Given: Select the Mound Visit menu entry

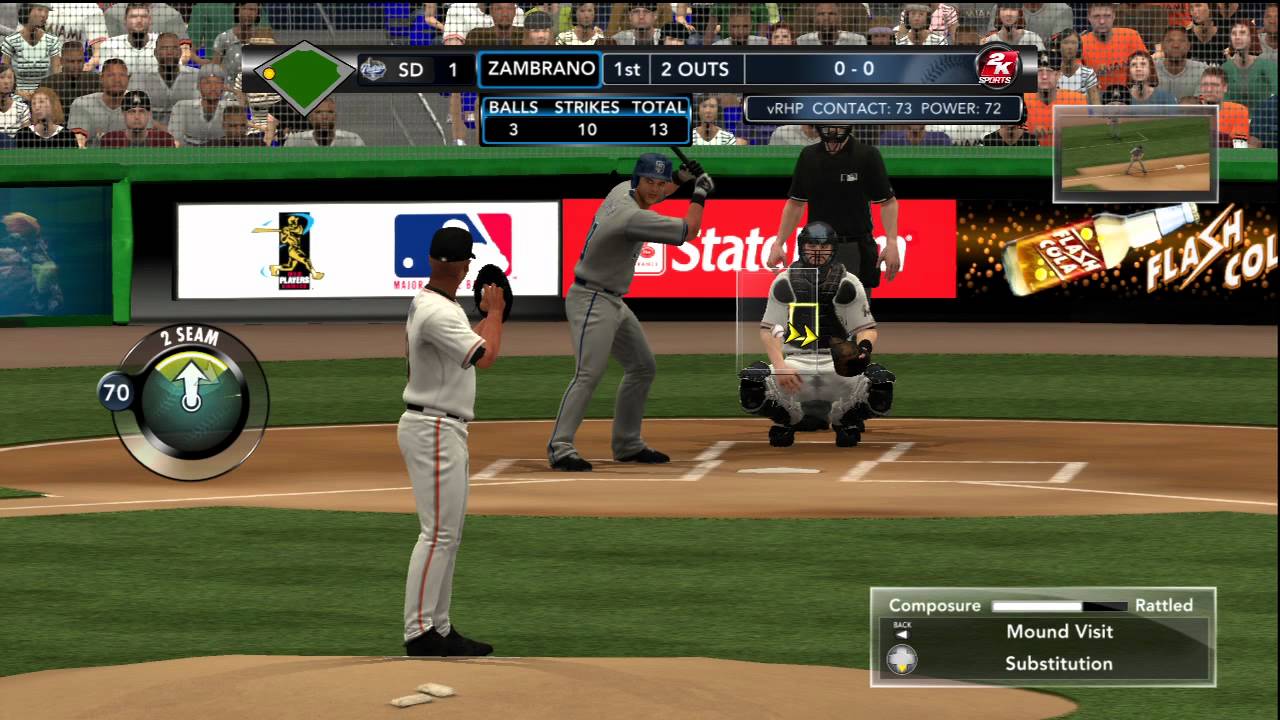Looking at the screenshot, I should click(x=1062, y=632).
